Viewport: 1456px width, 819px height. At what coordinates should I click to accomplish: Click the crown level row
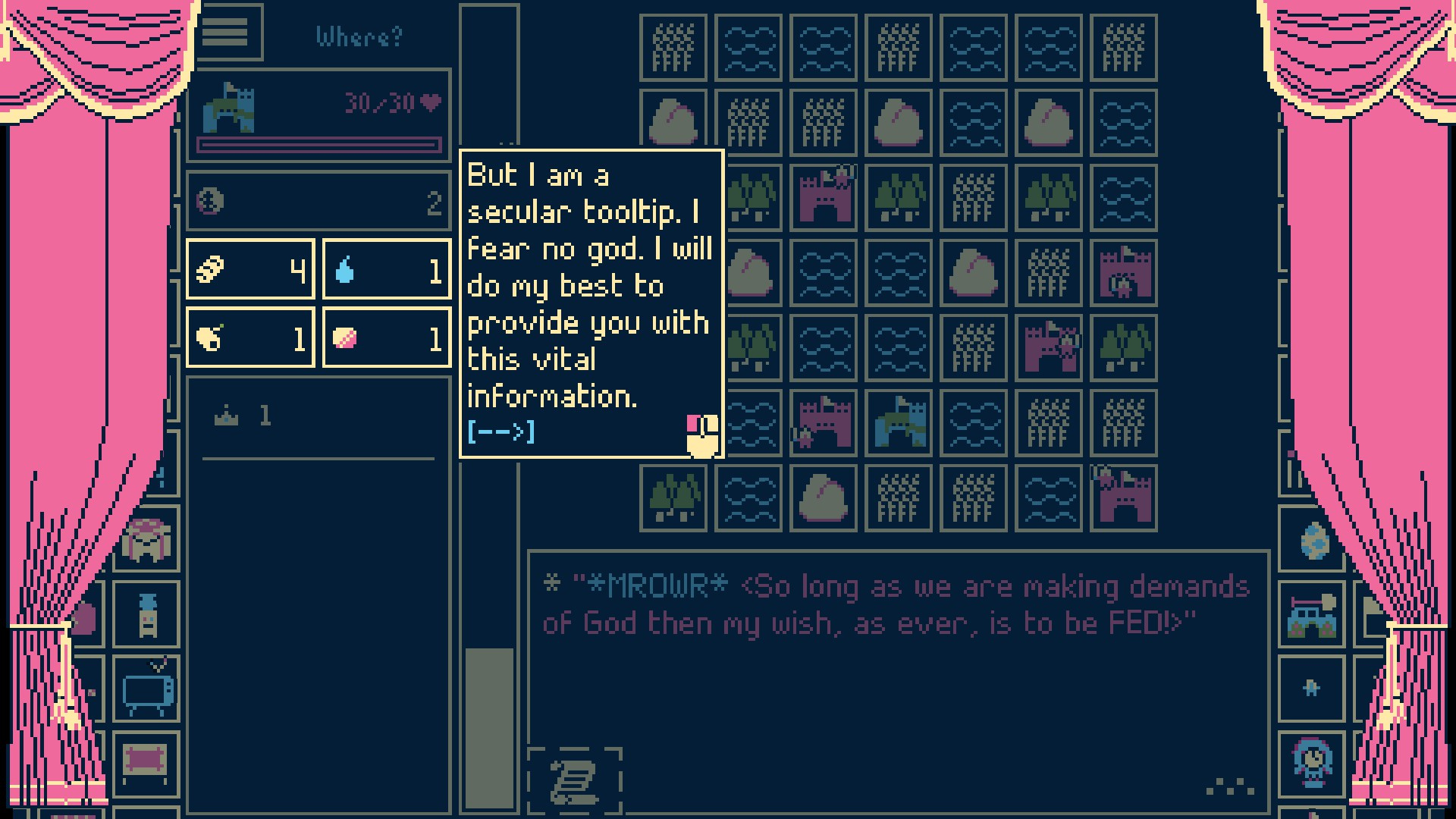[x=318, y=416]
